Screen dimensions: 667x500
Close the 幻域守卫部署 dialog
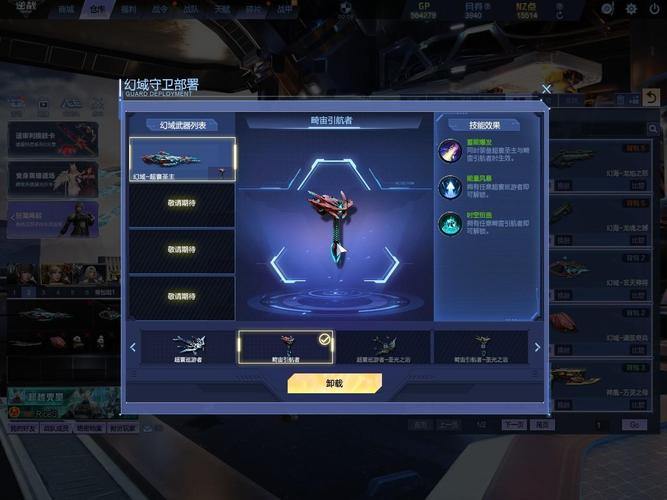coord(546,89)
